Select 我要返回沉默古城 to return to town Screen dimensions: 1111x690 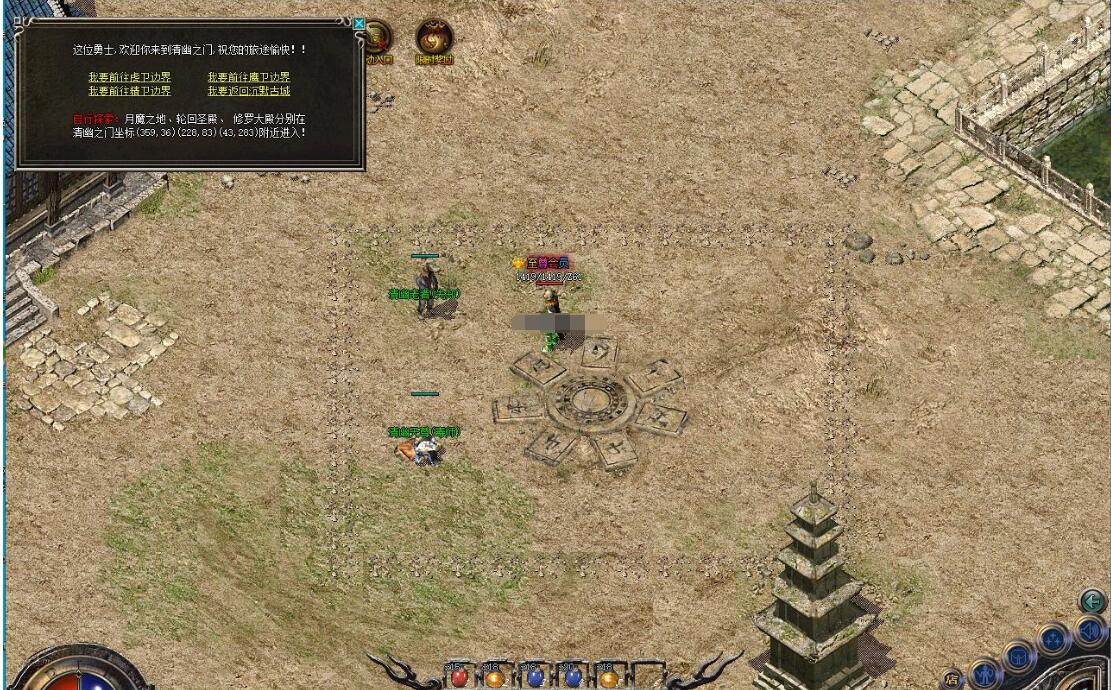point(249,91)
